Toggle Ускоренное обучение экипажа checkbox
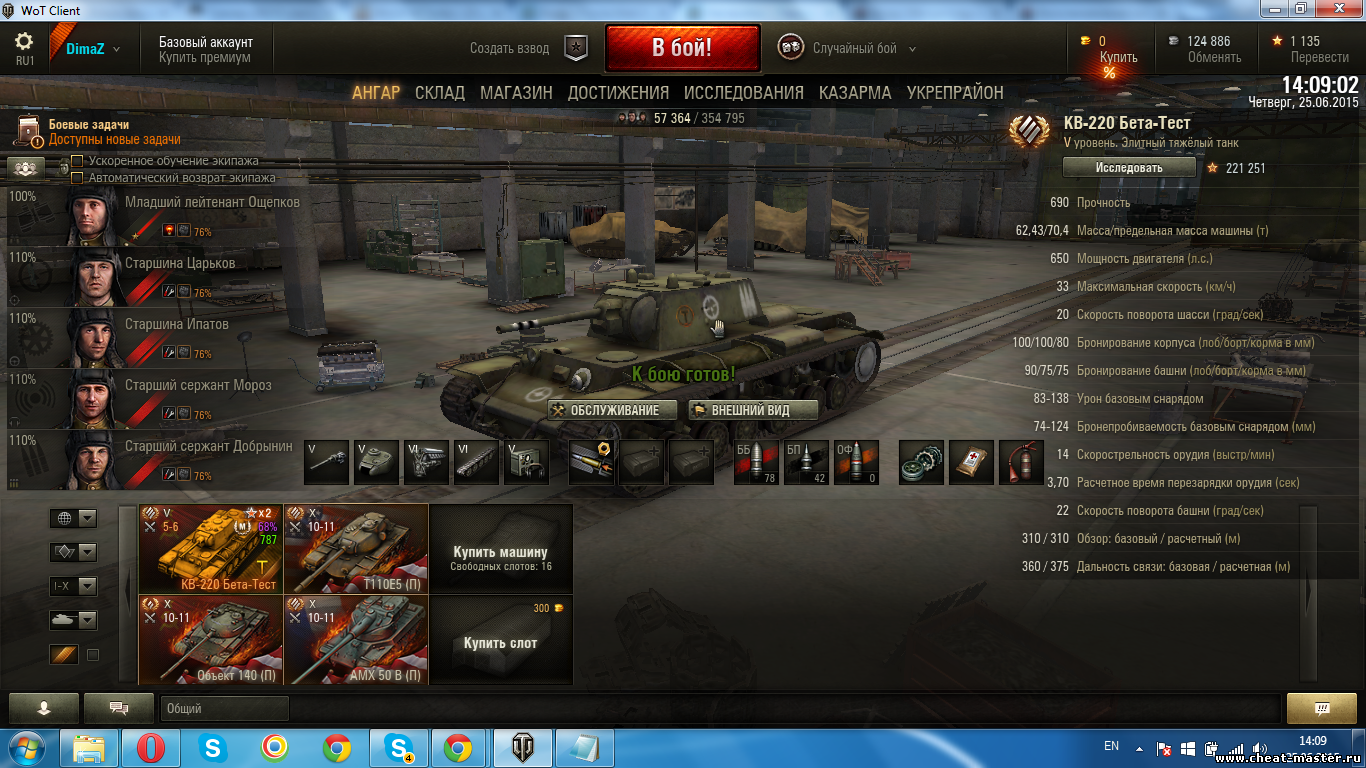The image size is (1366, 768). (77, 161)
